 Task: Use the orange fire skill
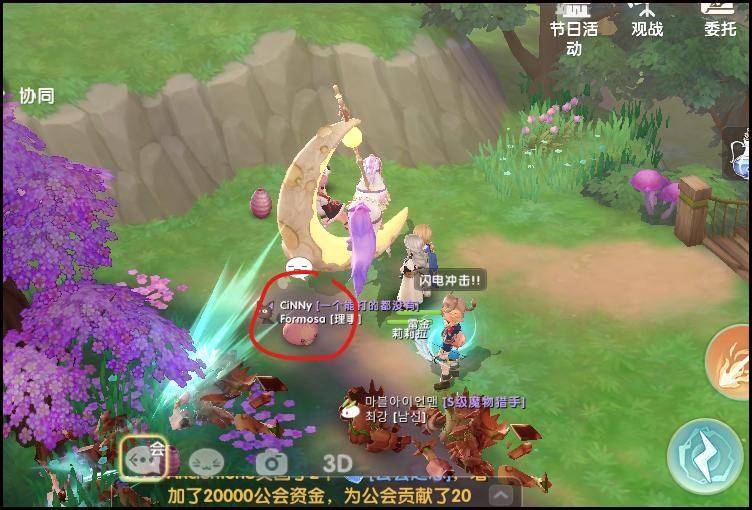[732, 363]
